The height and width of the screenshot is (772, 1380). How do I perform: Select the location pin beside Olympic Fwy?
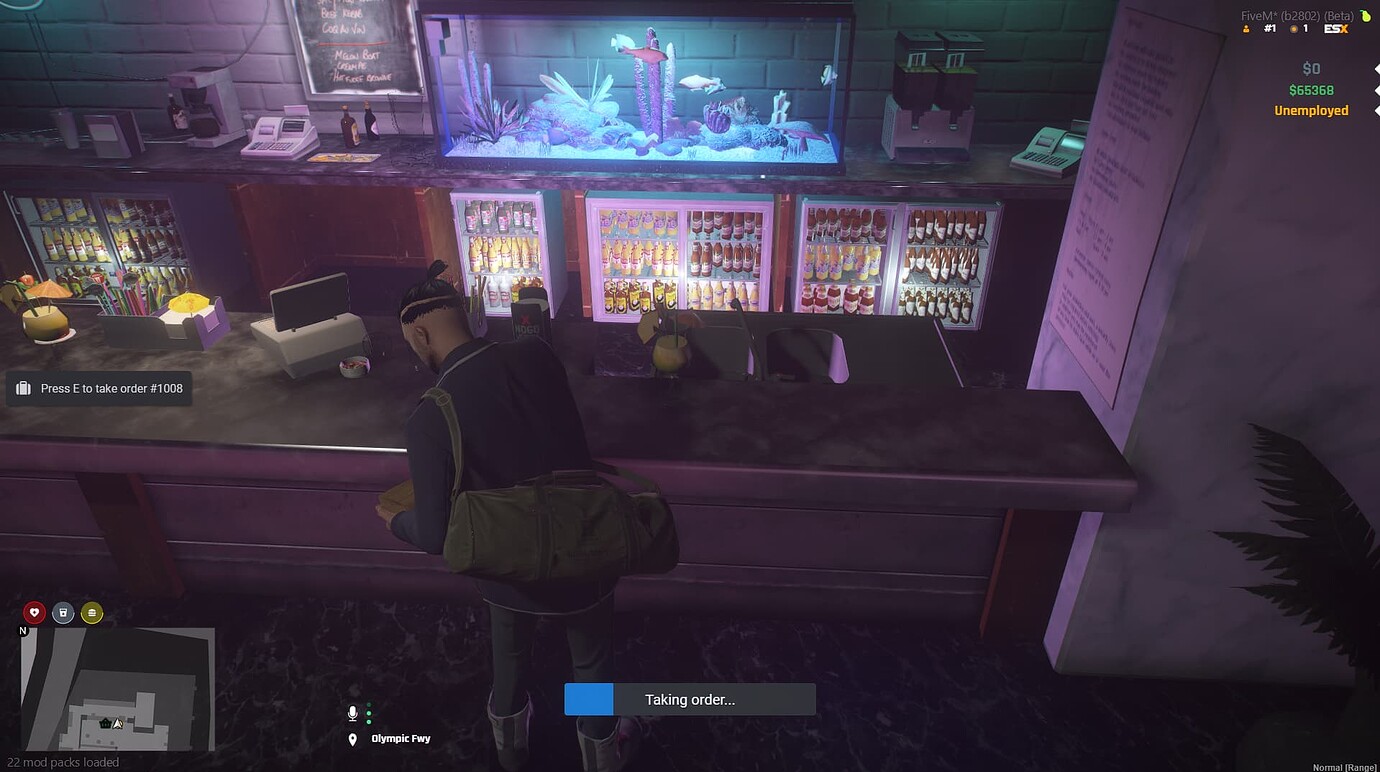(x=352, y=738)
